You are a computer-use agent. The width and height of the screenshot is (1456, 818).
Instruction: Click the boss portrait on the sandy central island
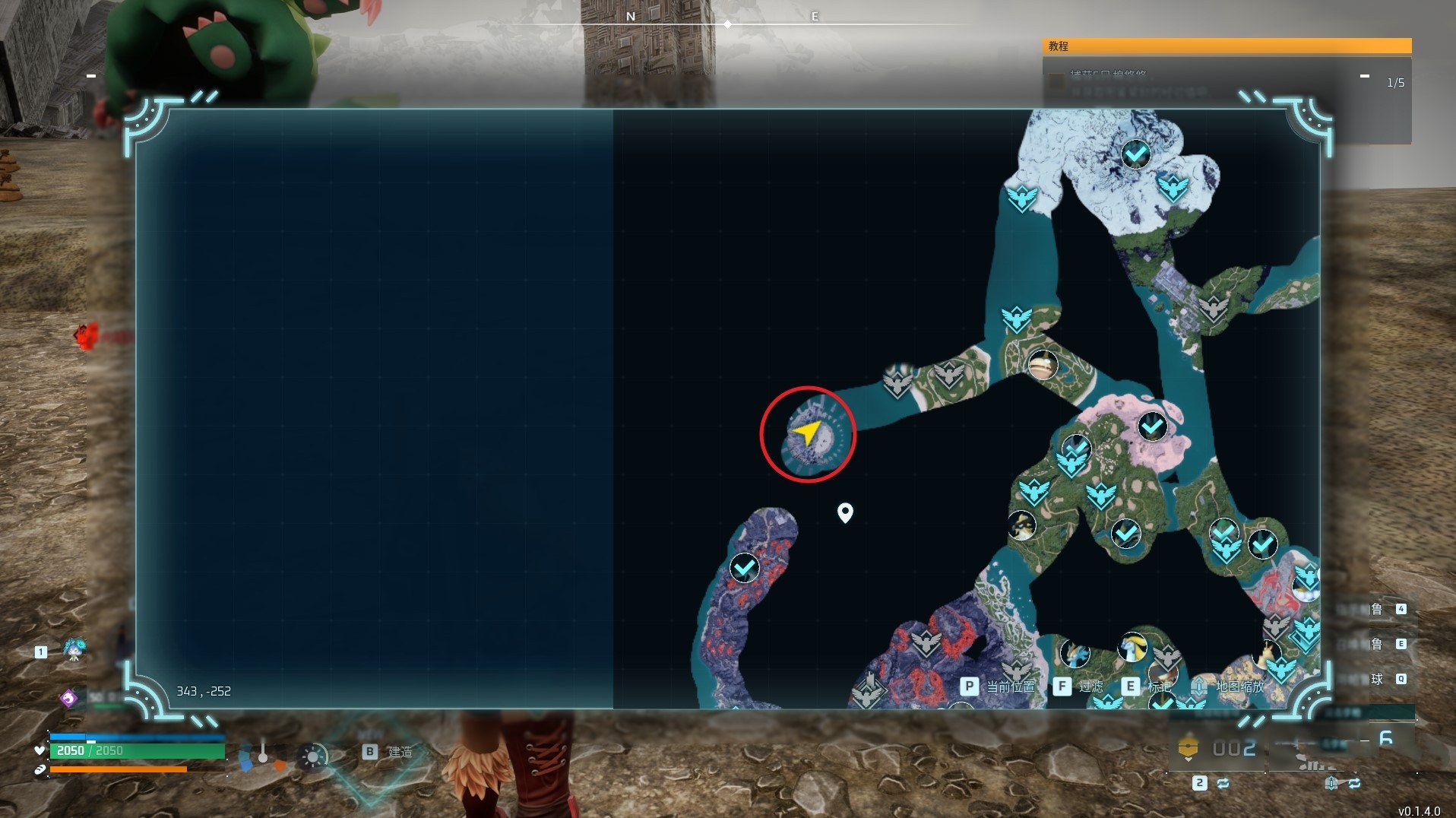pos(1042,365)
